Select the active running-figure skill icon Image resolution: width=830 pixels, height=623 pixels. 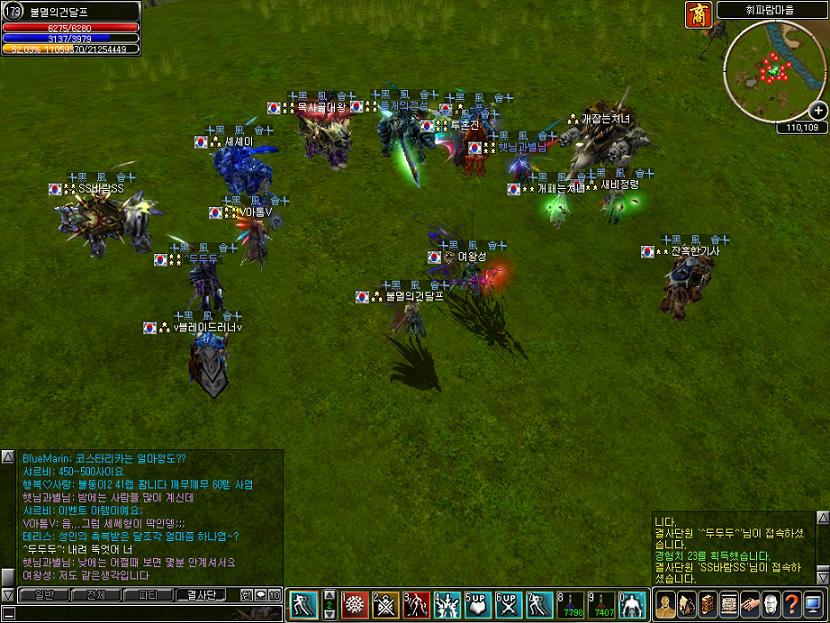(303, 604)
